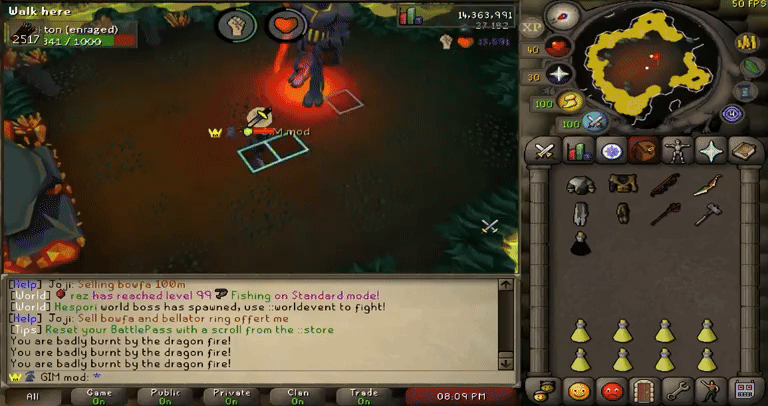Switch to the Skills stats tab
This screenshot has height=406, width=768.
[x=578, y=151]
